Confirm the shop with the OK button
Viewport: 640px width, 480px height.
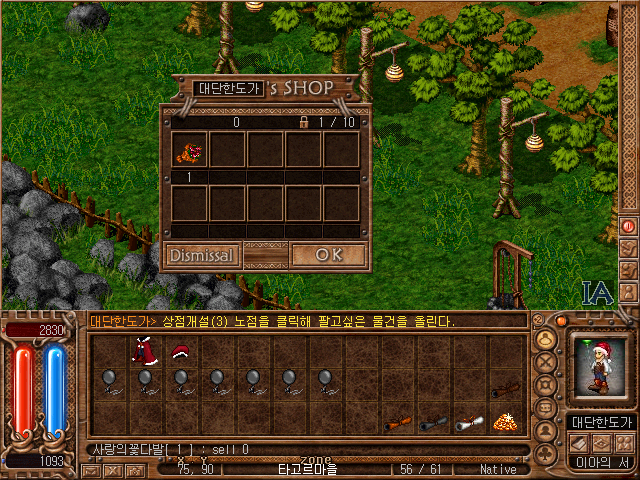coord(329,255)
